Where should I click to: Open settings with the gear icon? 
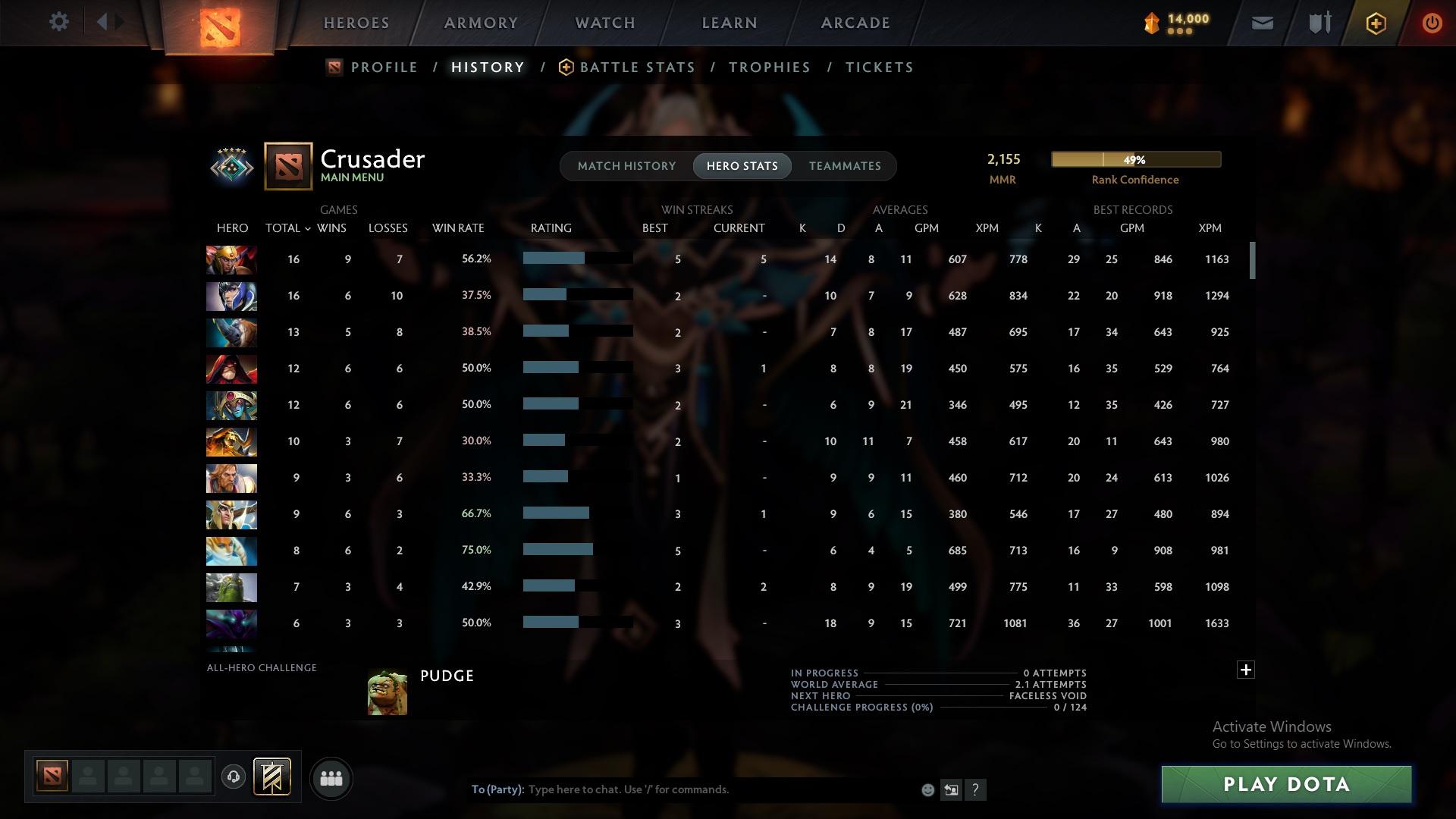coord(59,22)
